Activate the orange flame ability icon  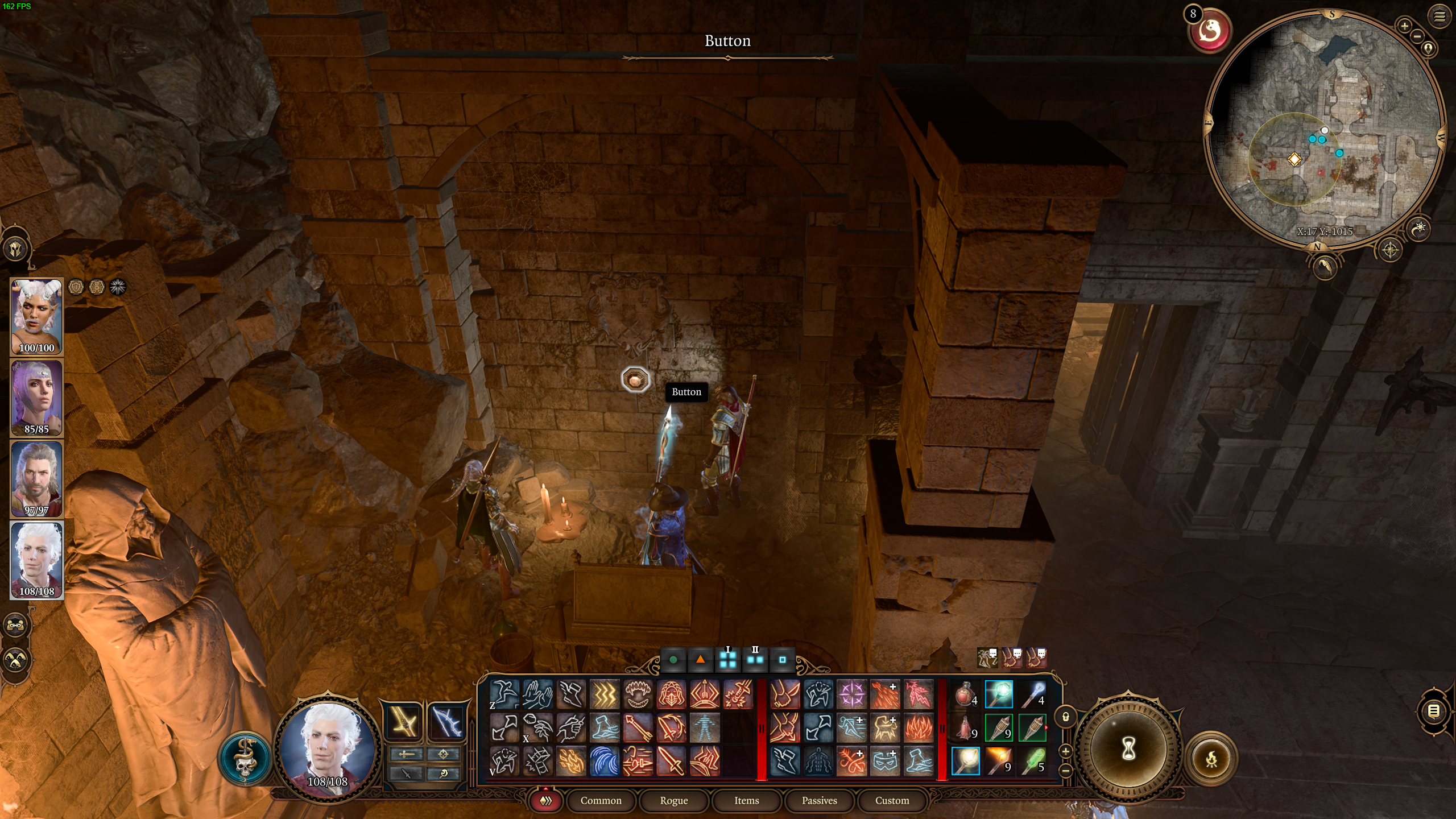point(918,727)
